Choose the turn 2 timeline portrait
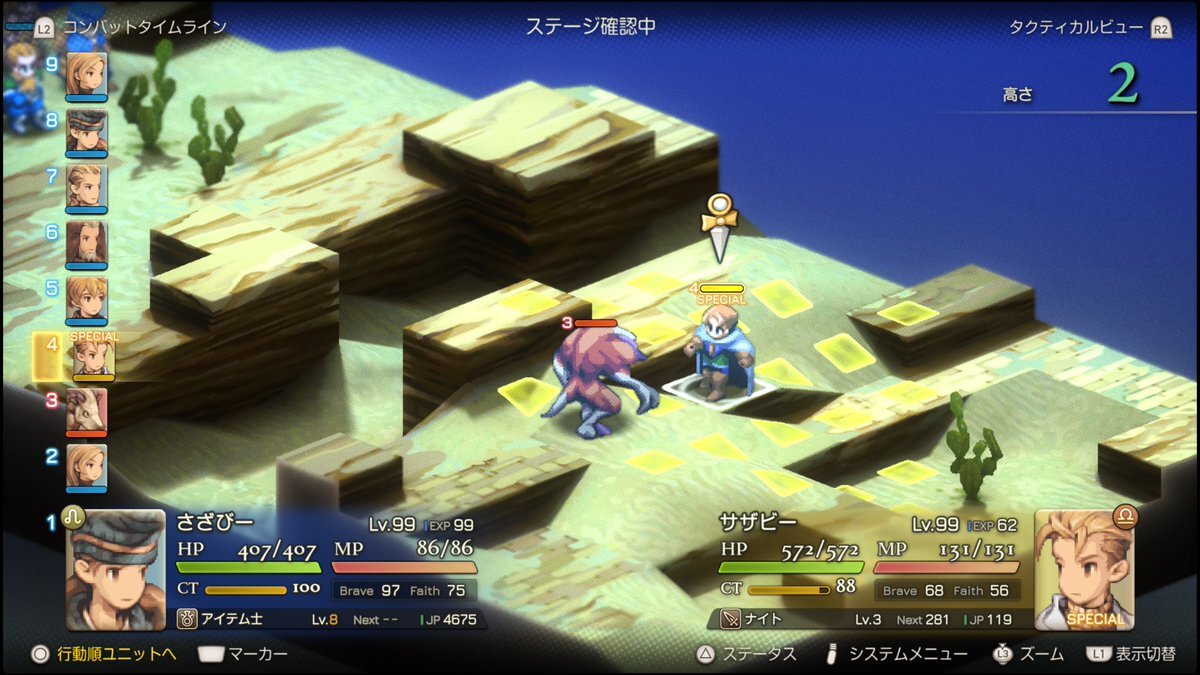 [86, 467]
